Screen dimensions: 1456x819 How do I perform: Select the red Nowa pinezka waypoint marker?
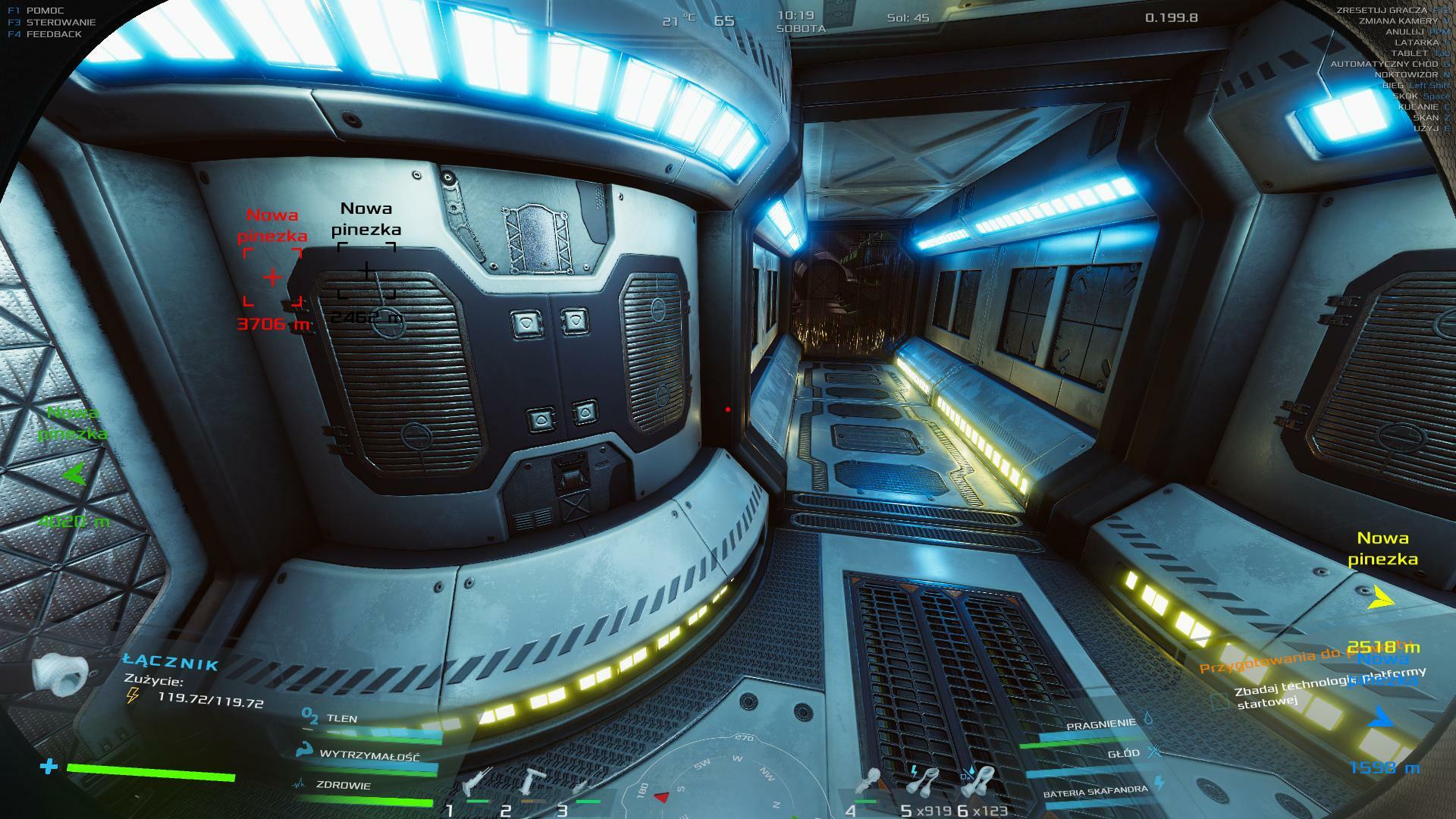pos(272,278)
